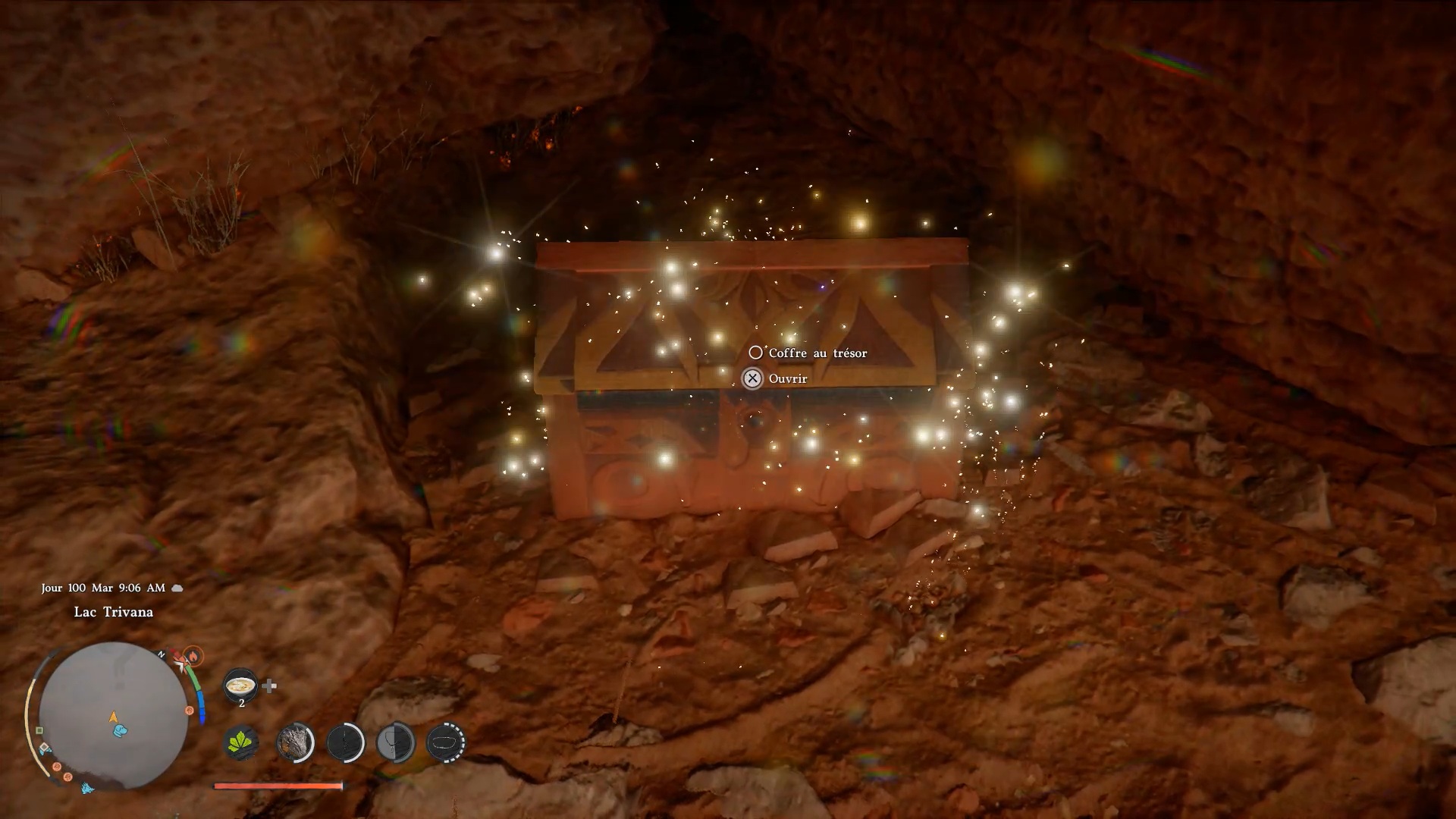Select the dark staff weapon slot
This screenshot has width=1456, height=819.
pyautogui.click(x=346, y=742)
